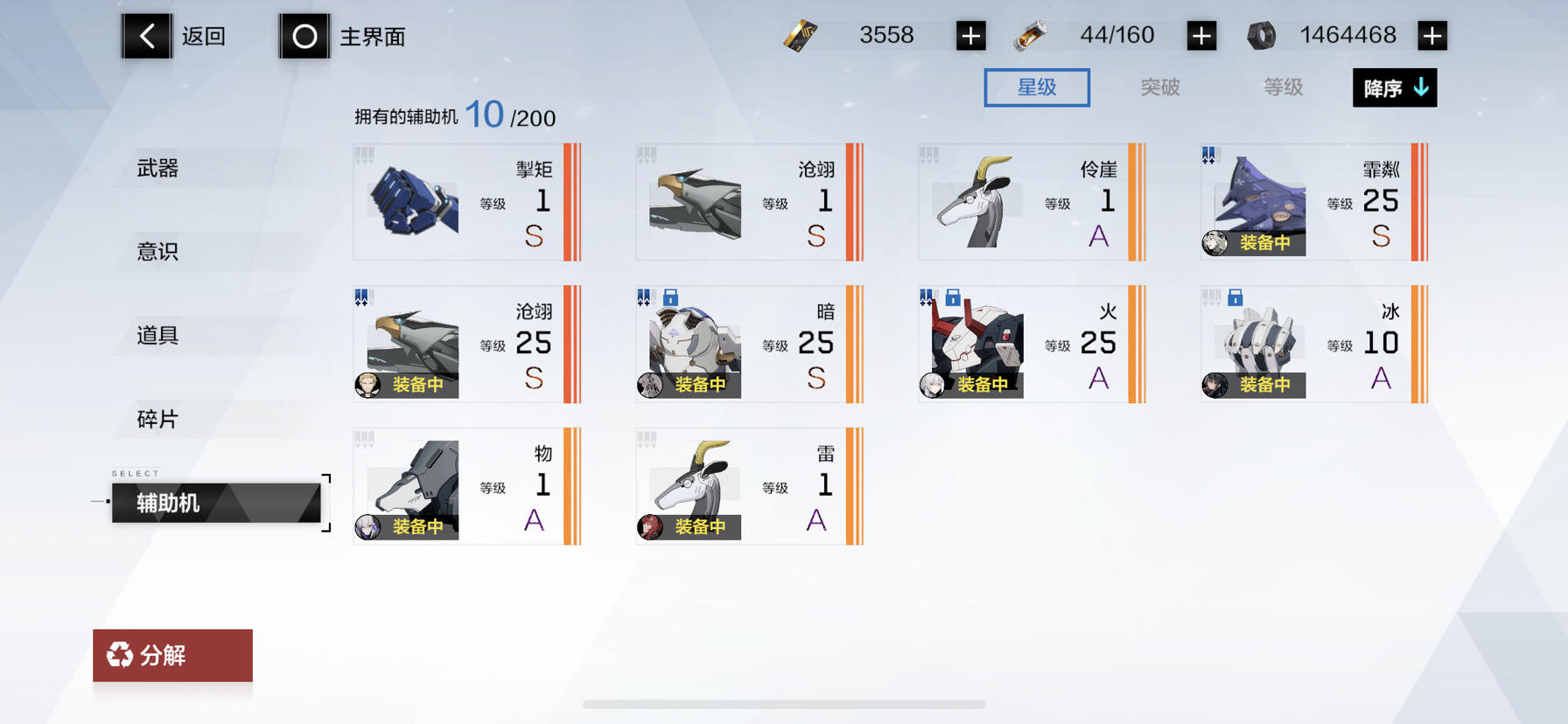Switch sorting to the 等级 tab
Viewport: 1568px width, 724px height.
[x=1282, y=87]
